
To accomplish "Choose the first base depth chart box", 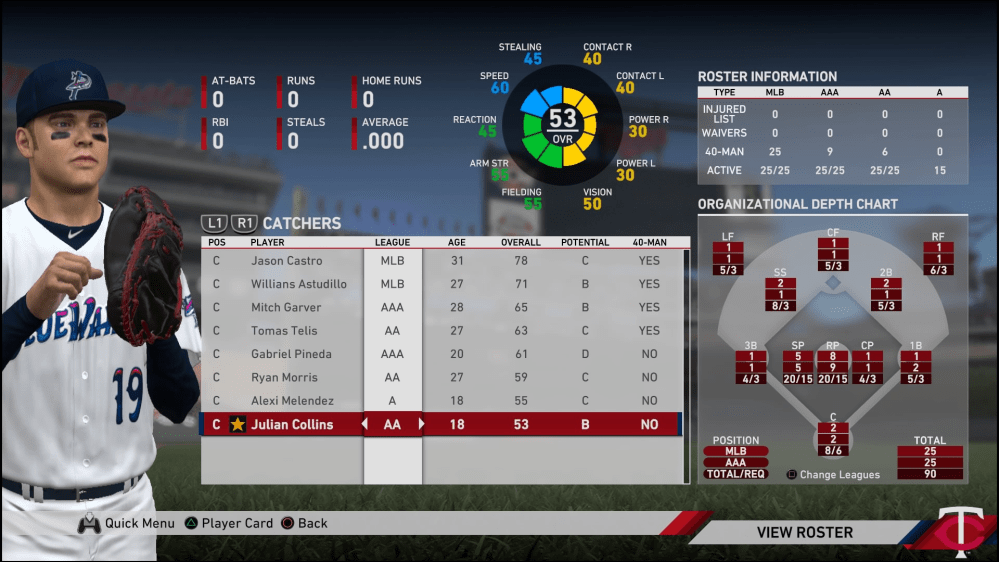I will click(915, 366).
